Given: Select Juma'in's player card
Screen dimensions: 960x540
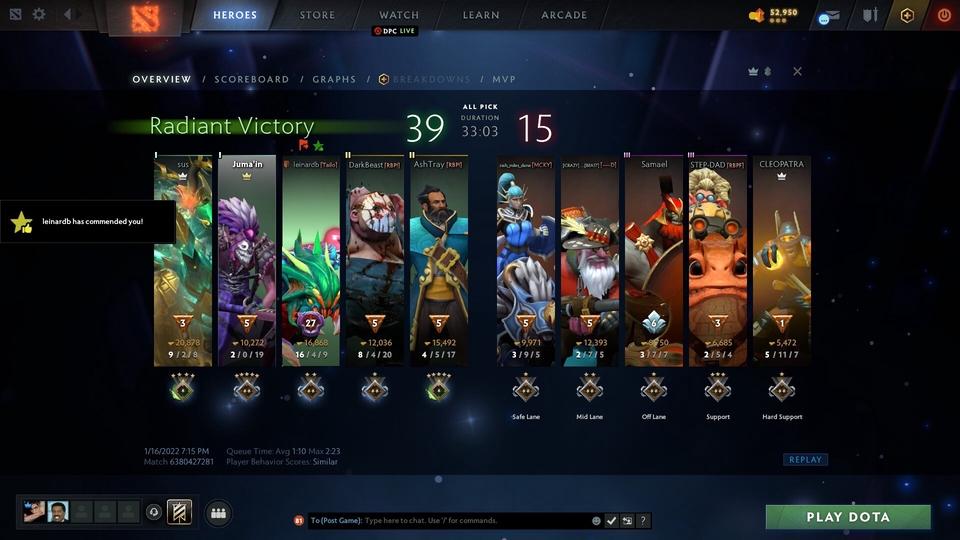Looking at the screenshot, I should click(247, 260).
